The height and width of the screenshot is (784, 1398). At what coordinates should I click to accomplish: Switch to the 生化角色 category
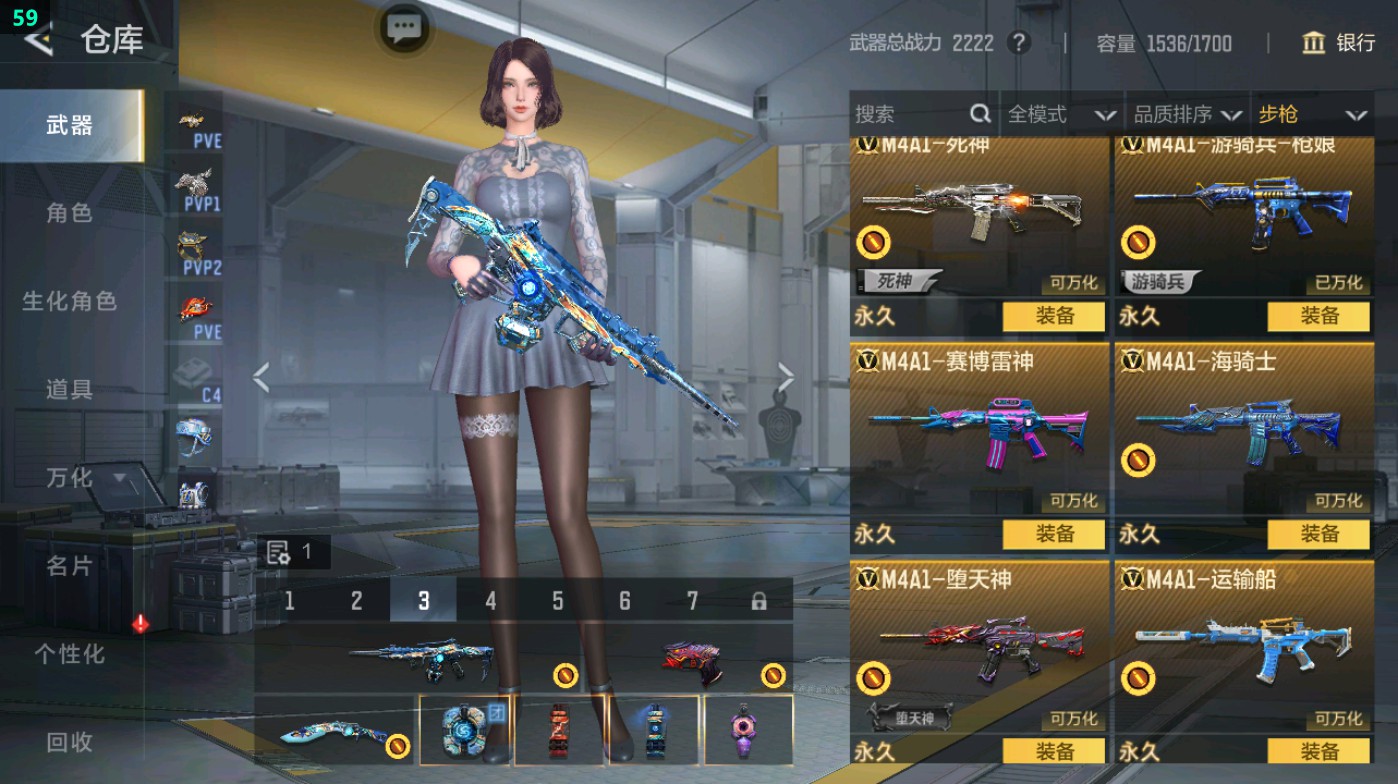[x=69, y=301]
